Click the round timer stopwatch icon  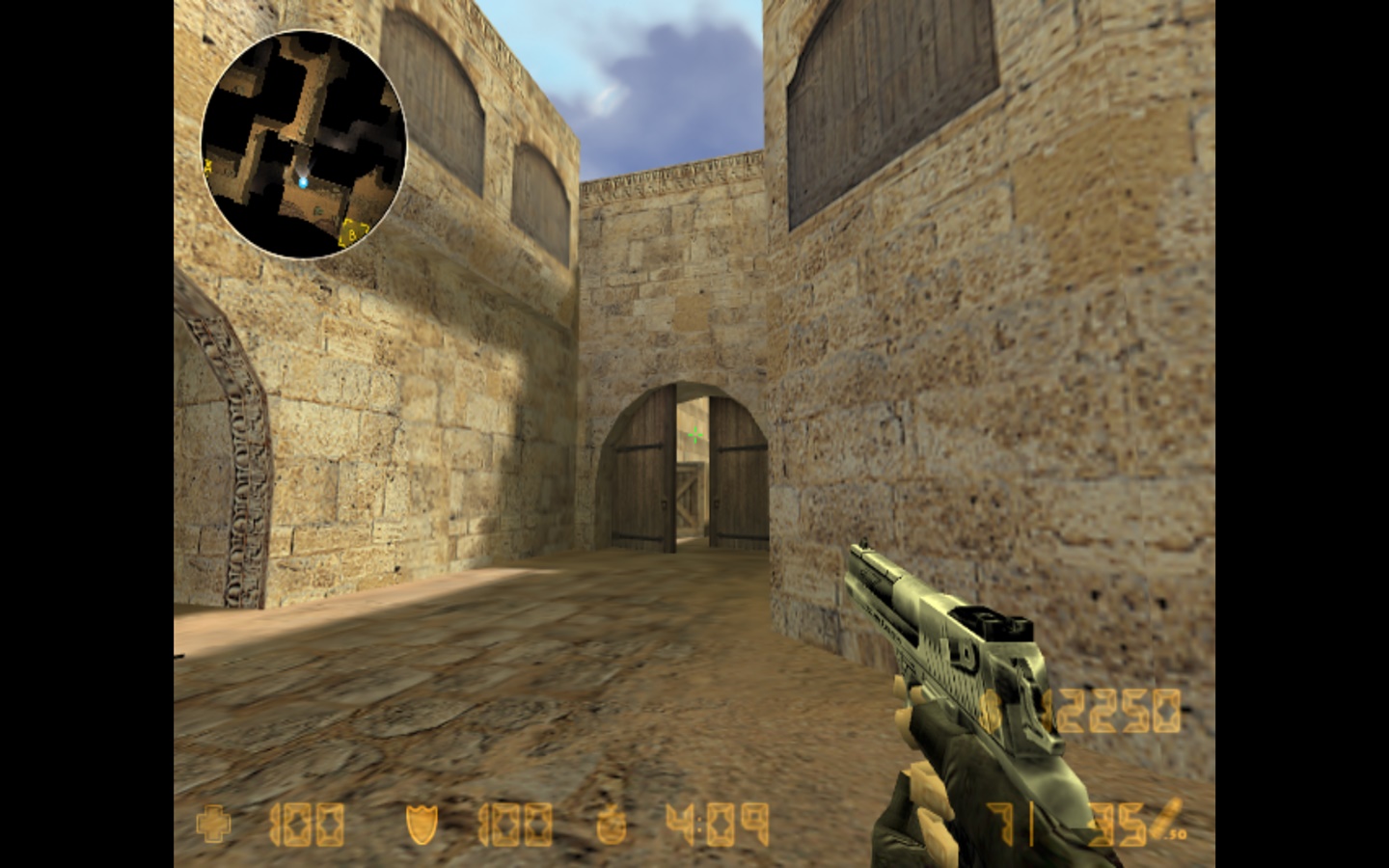pos(613,825)
